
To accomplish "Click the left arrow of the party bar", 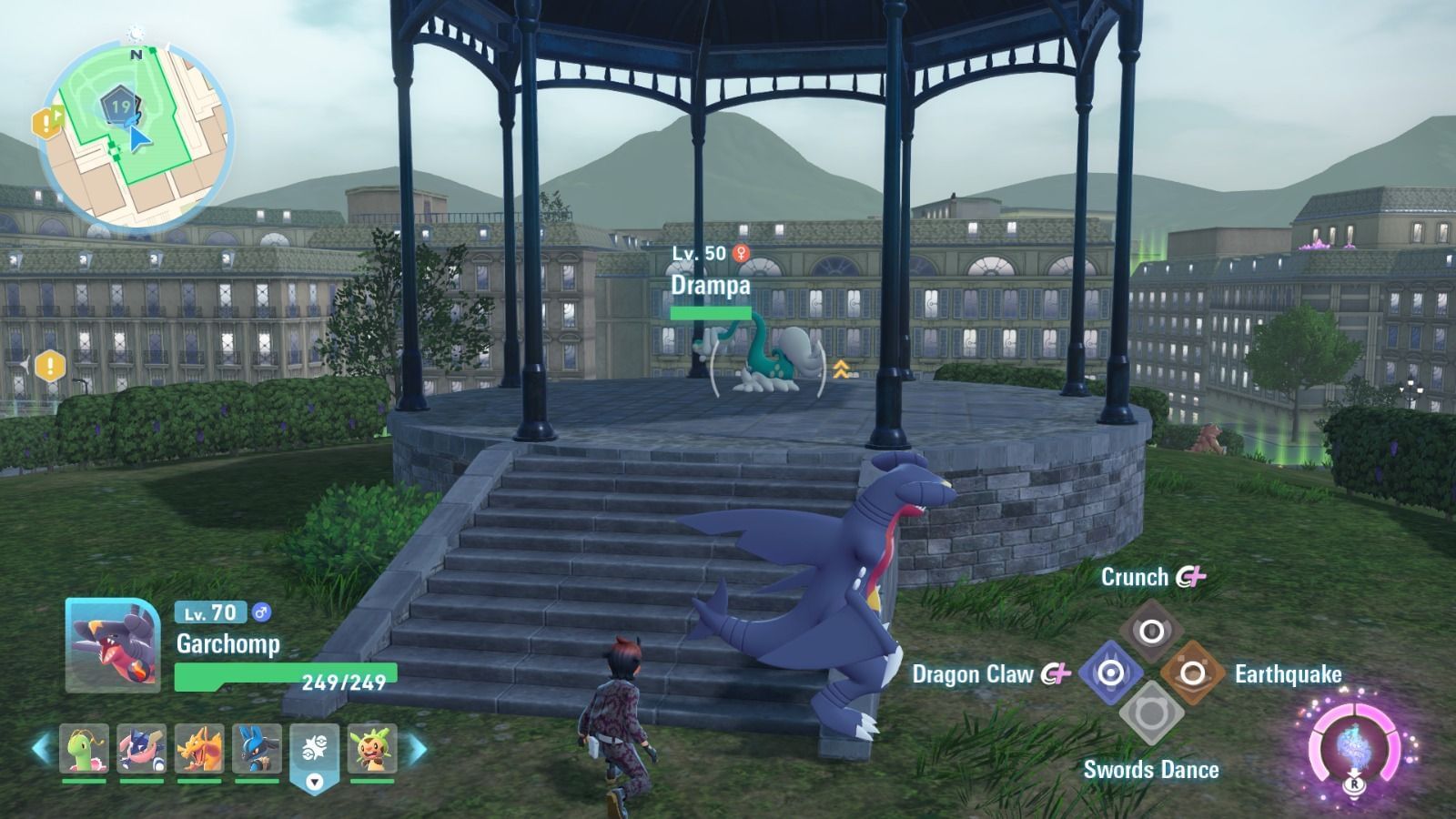I will point(41,749).
